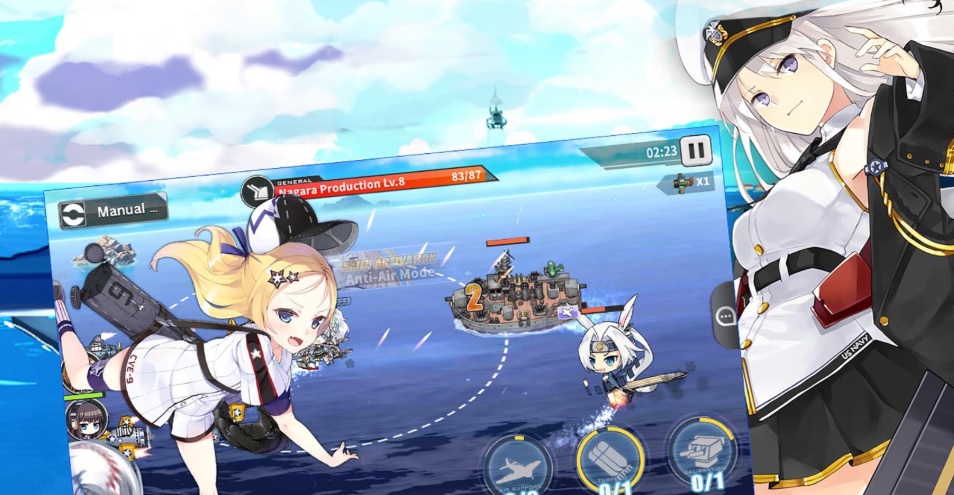Toggle the Manual control mode button
Viewport: 954px width, 495px height.
[112, 211]
